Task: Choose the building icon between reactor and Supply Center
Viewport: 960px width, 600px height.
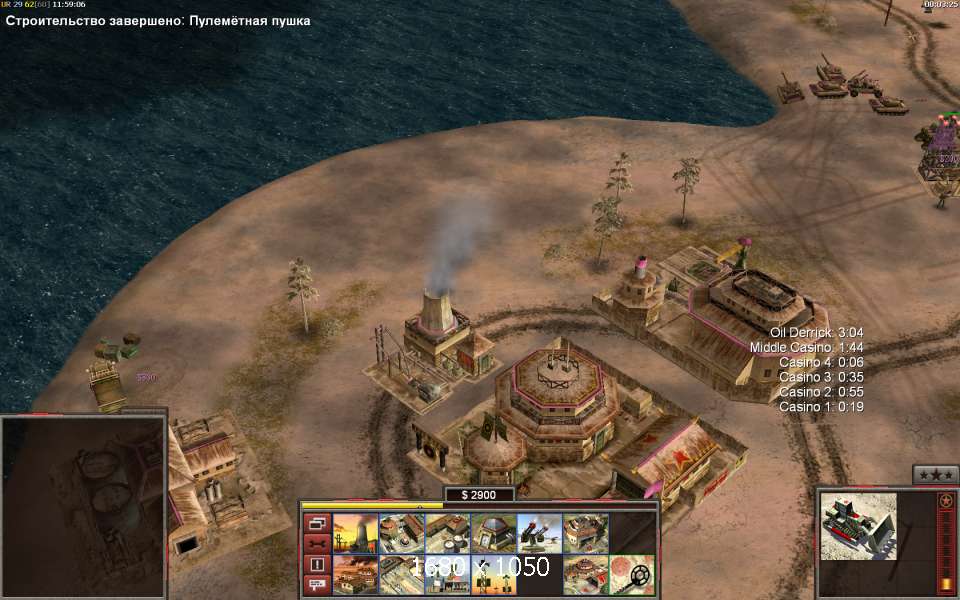Action: point(401,533)
